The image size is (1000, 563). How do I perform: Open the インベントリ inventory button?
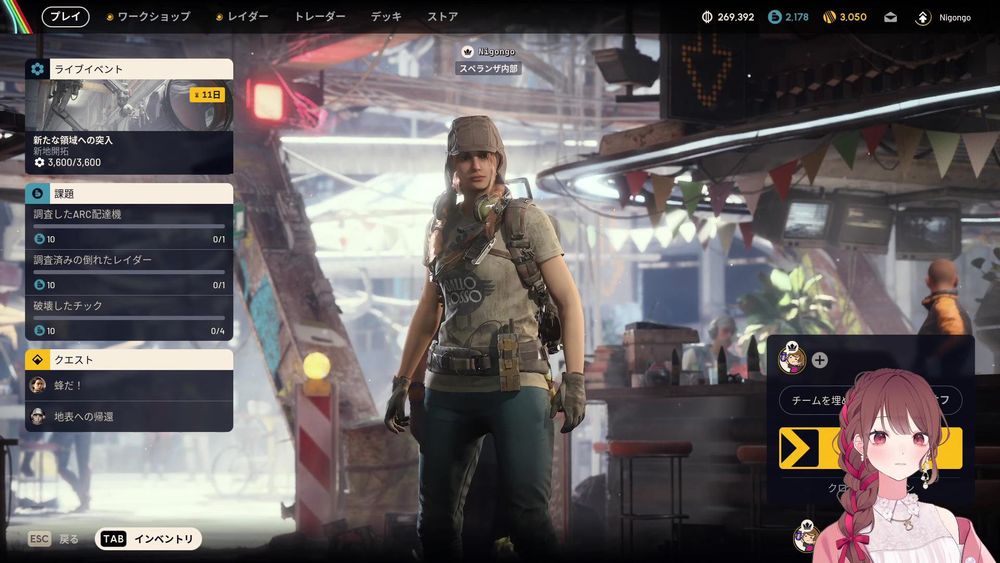149,539
